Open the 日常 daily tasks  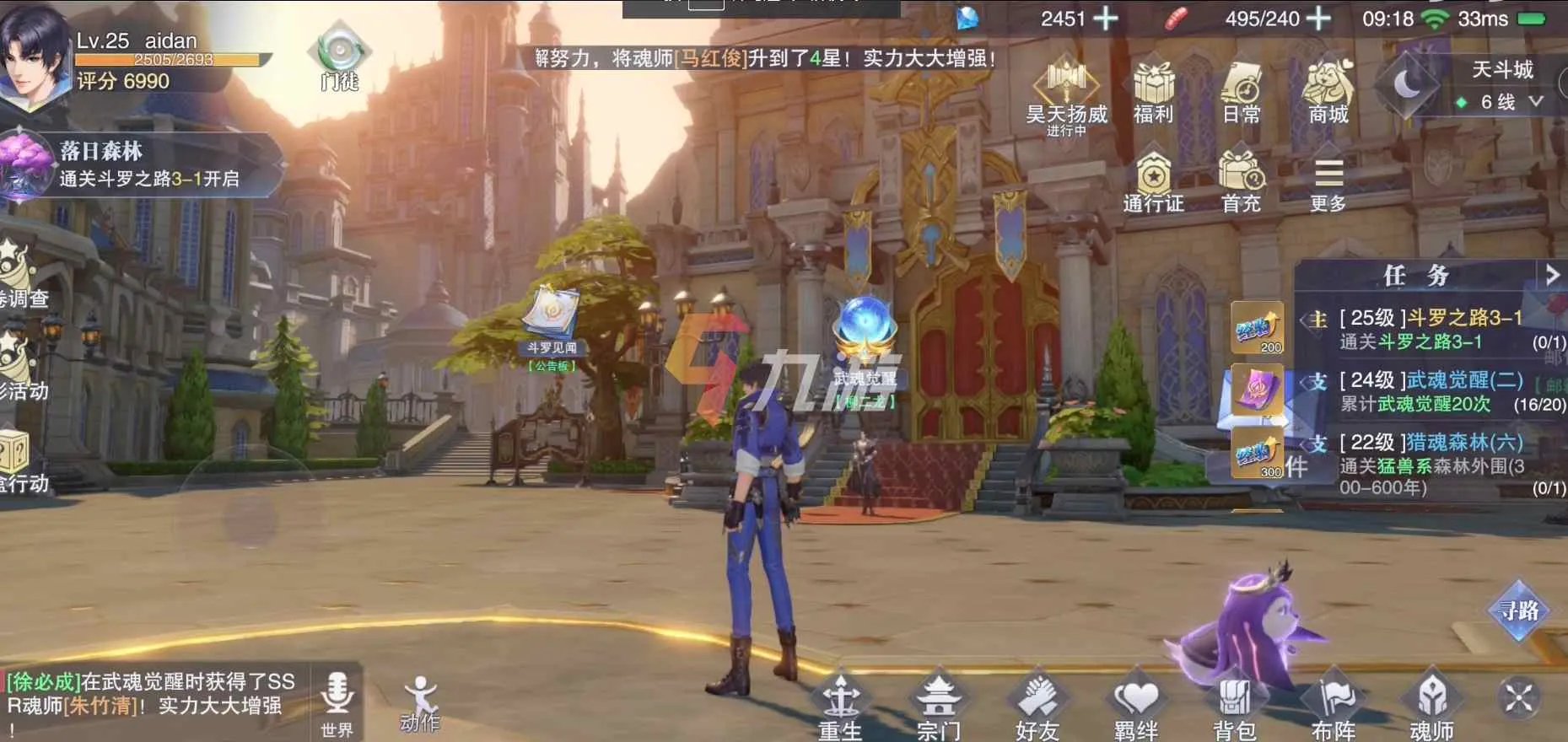[x=1241, y=91]
